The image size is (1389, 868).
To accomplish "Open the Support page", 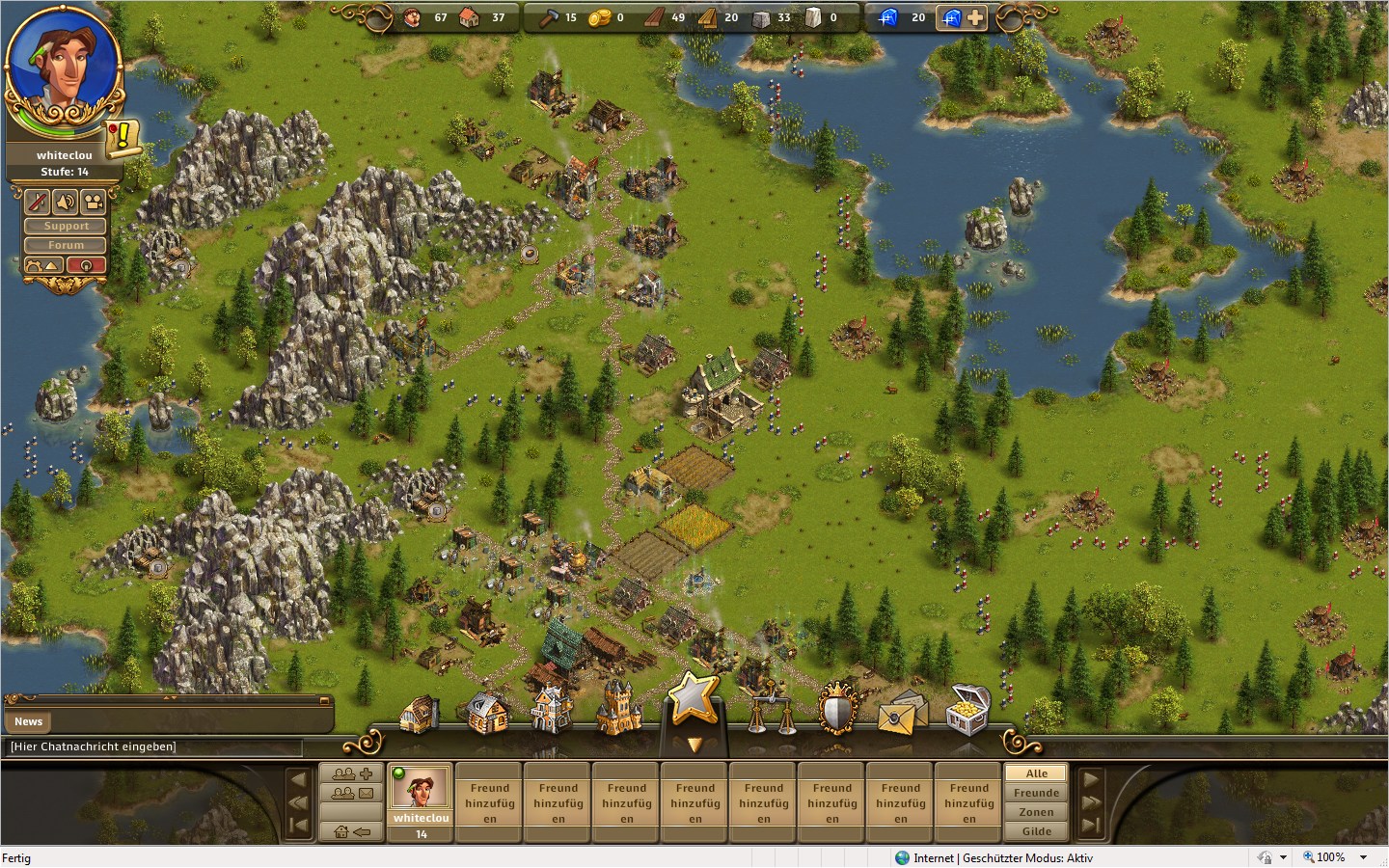I will coord(66,226).
